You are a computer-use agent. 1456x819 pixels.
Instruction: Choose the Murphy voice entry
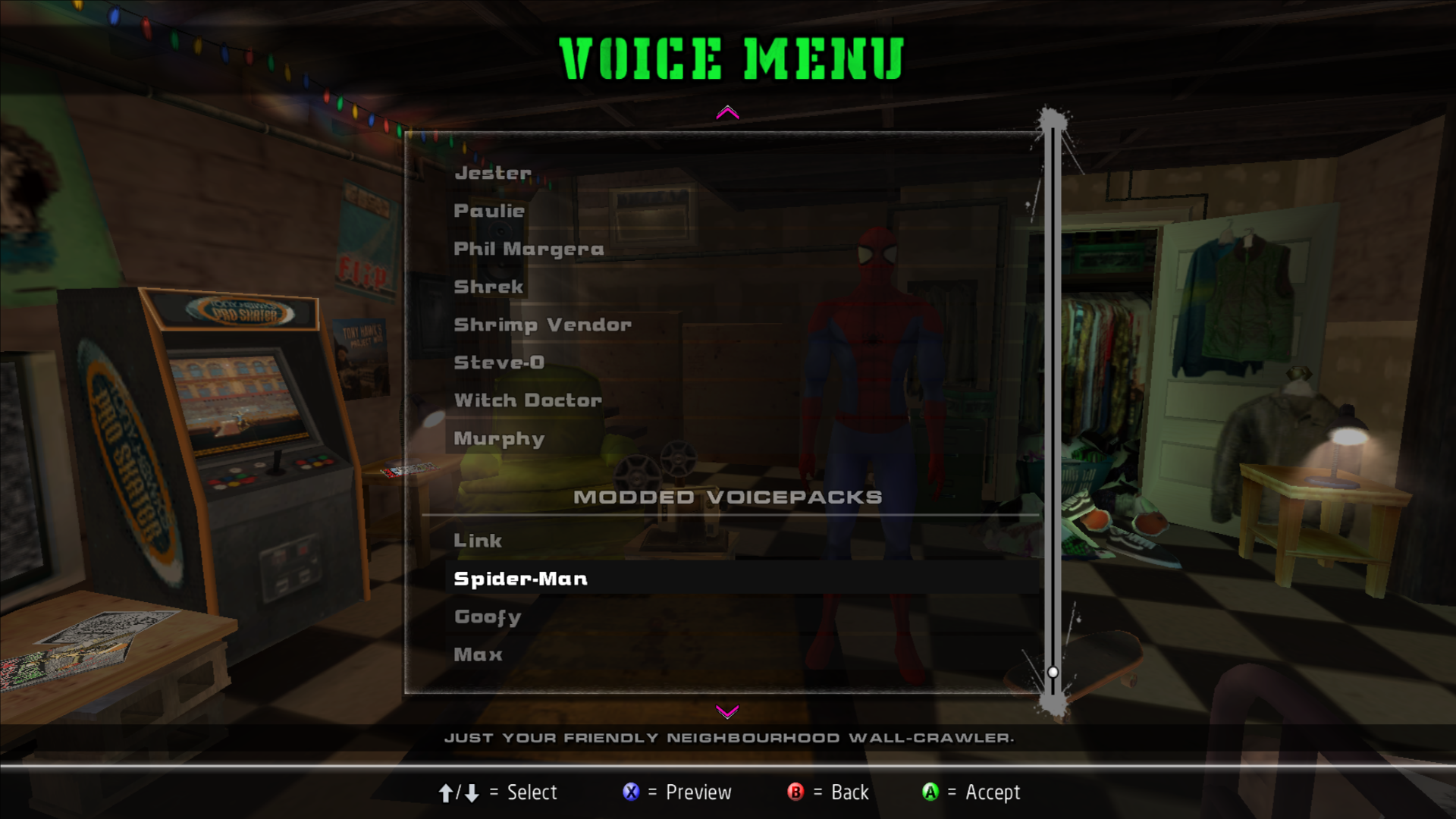tap(499, 438)
